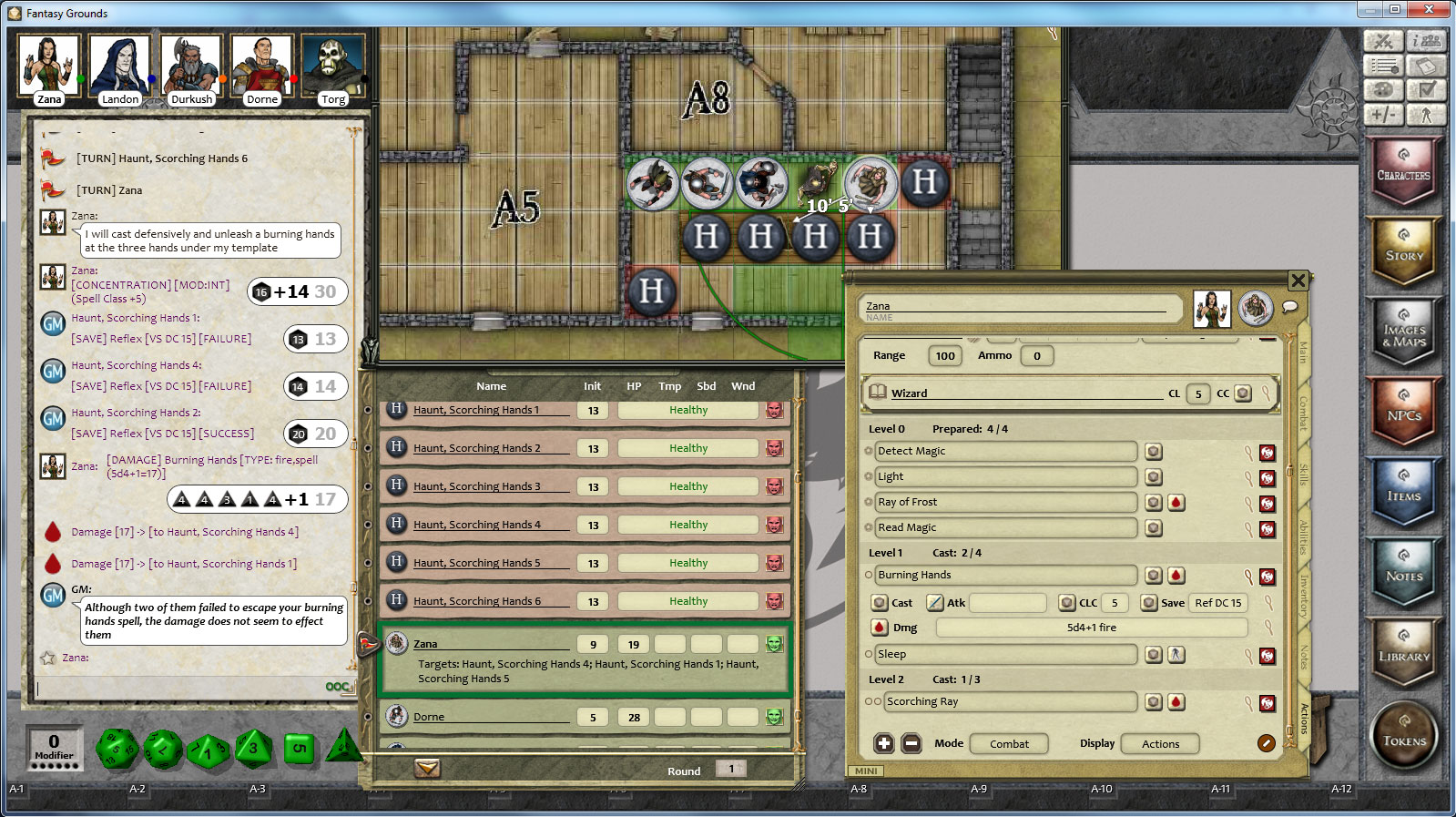Open the Calendar tool icon
This screenshot has height=817, width=1456.
coord(1428,66)
